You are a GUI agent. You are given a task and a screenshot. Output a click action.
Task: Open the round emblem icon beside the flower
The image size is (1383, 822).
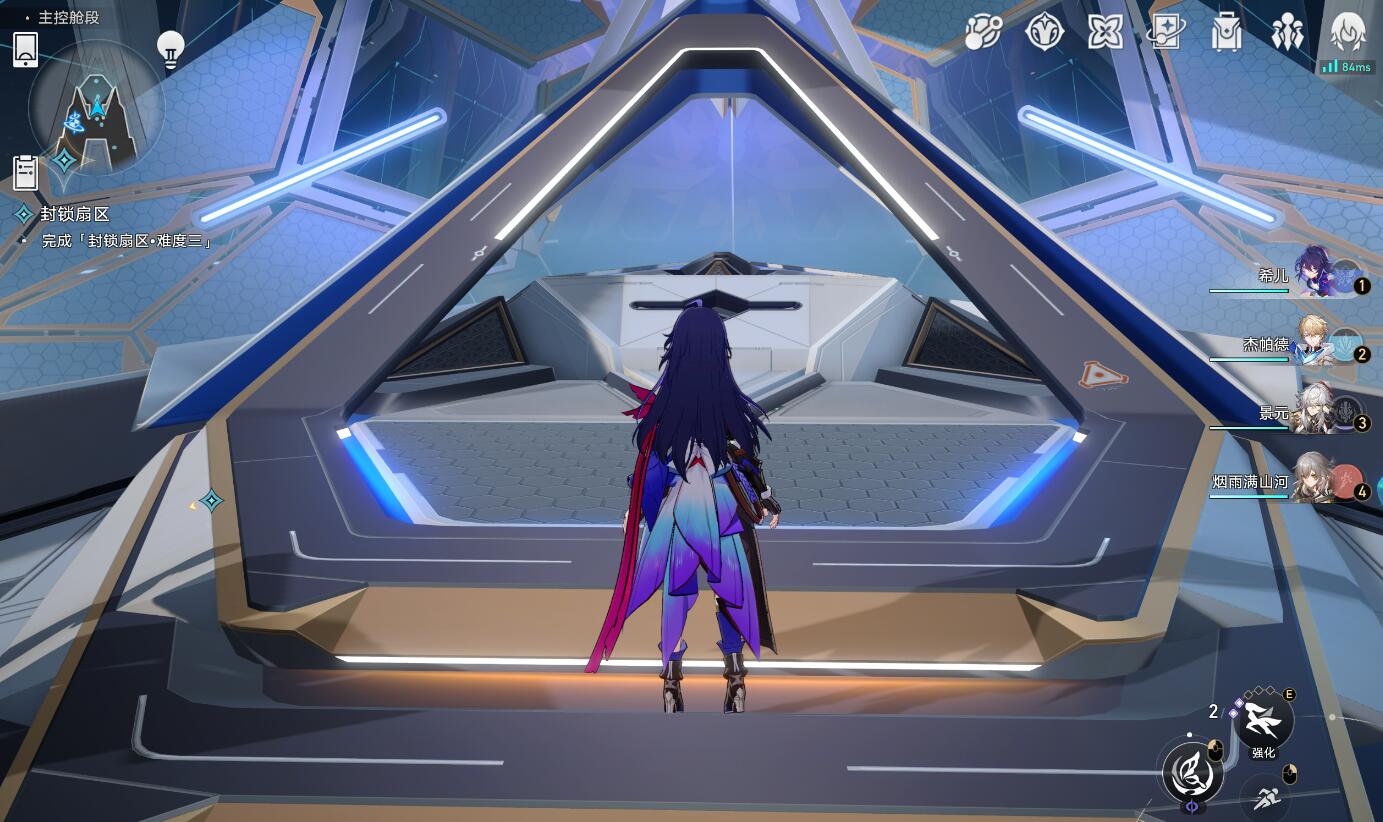(x=1044, y=33)
